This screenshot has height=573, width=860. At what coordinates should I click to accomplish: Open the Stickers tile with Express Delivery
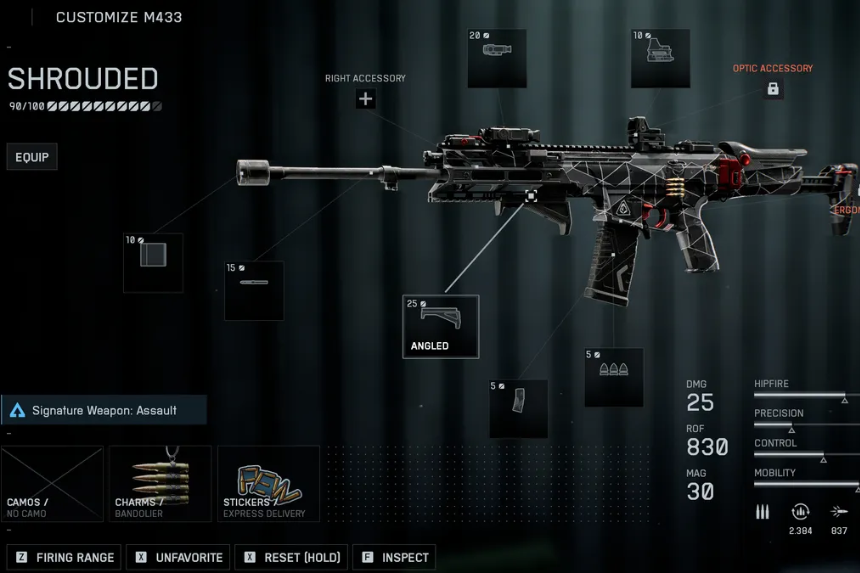(x=268, y=484)
